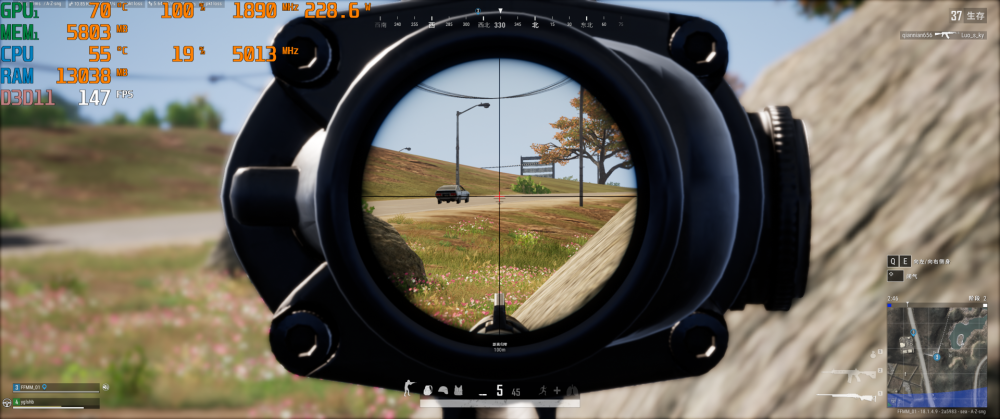Viewport: 1000px width, 419px height.
Task: Click the standing stance icon
Action: coord(407,388)
